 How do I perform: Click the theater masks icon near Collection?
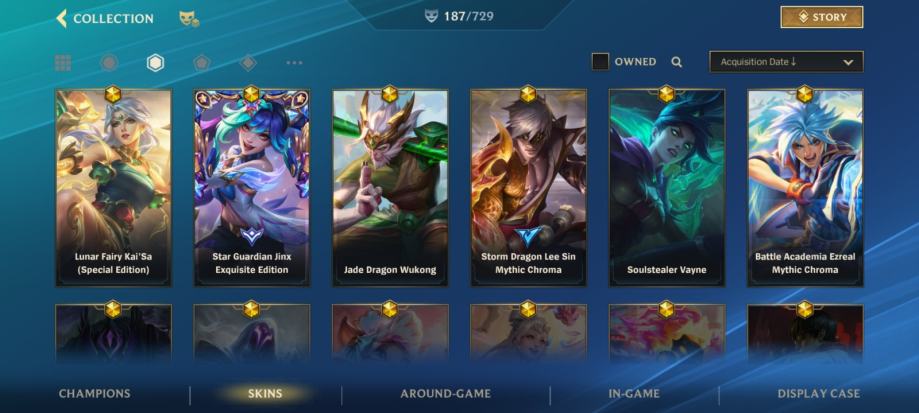pyautogui.click(x=187, y=18)
